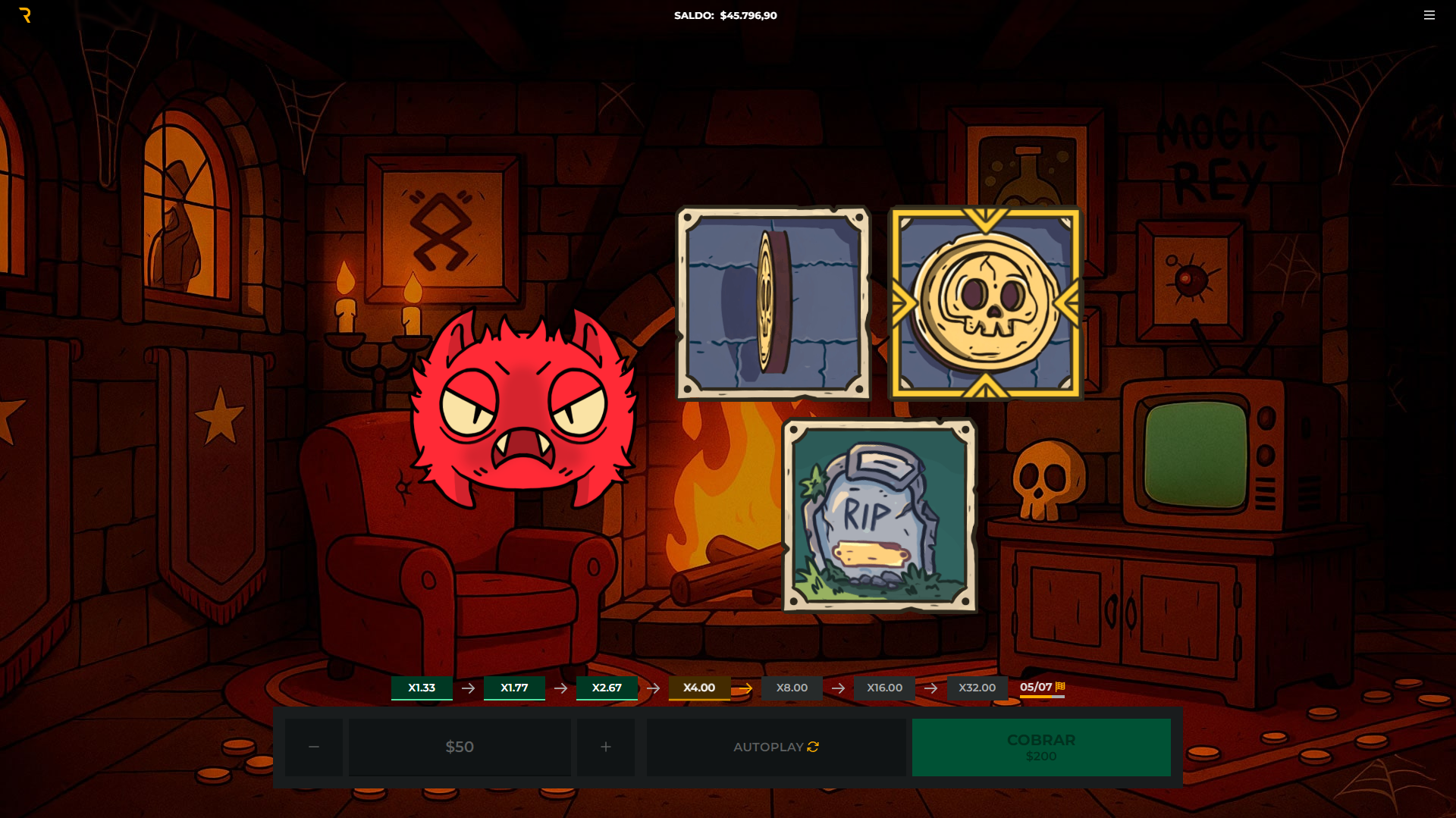The height and width of the screenshot is (818, 1456).
Task: Toggle the AUTOPLAY button
Action: pyautogui.click(x=776, y=747)
